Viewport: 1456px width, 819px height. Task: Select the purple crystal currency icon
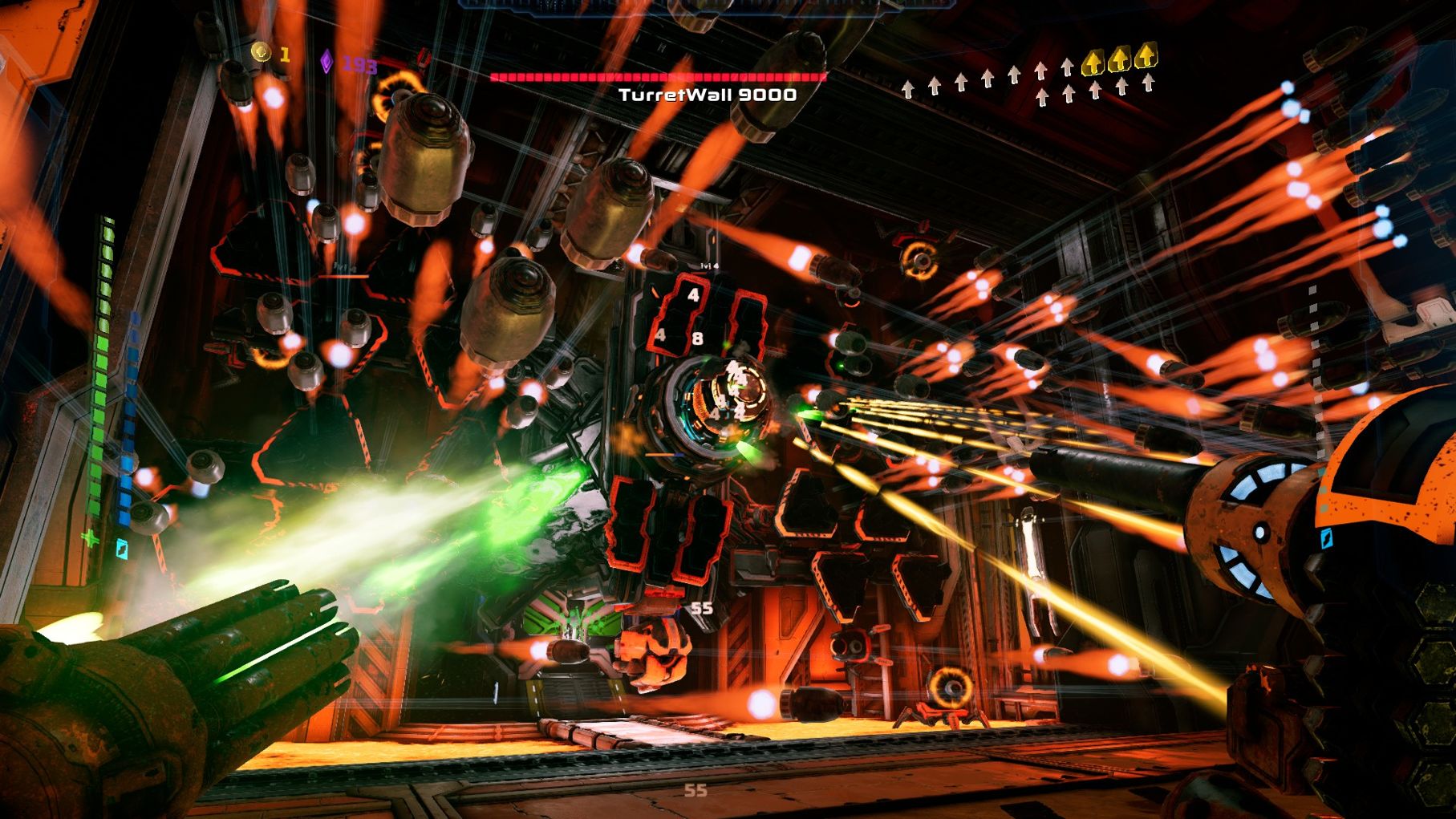(326, 62)
